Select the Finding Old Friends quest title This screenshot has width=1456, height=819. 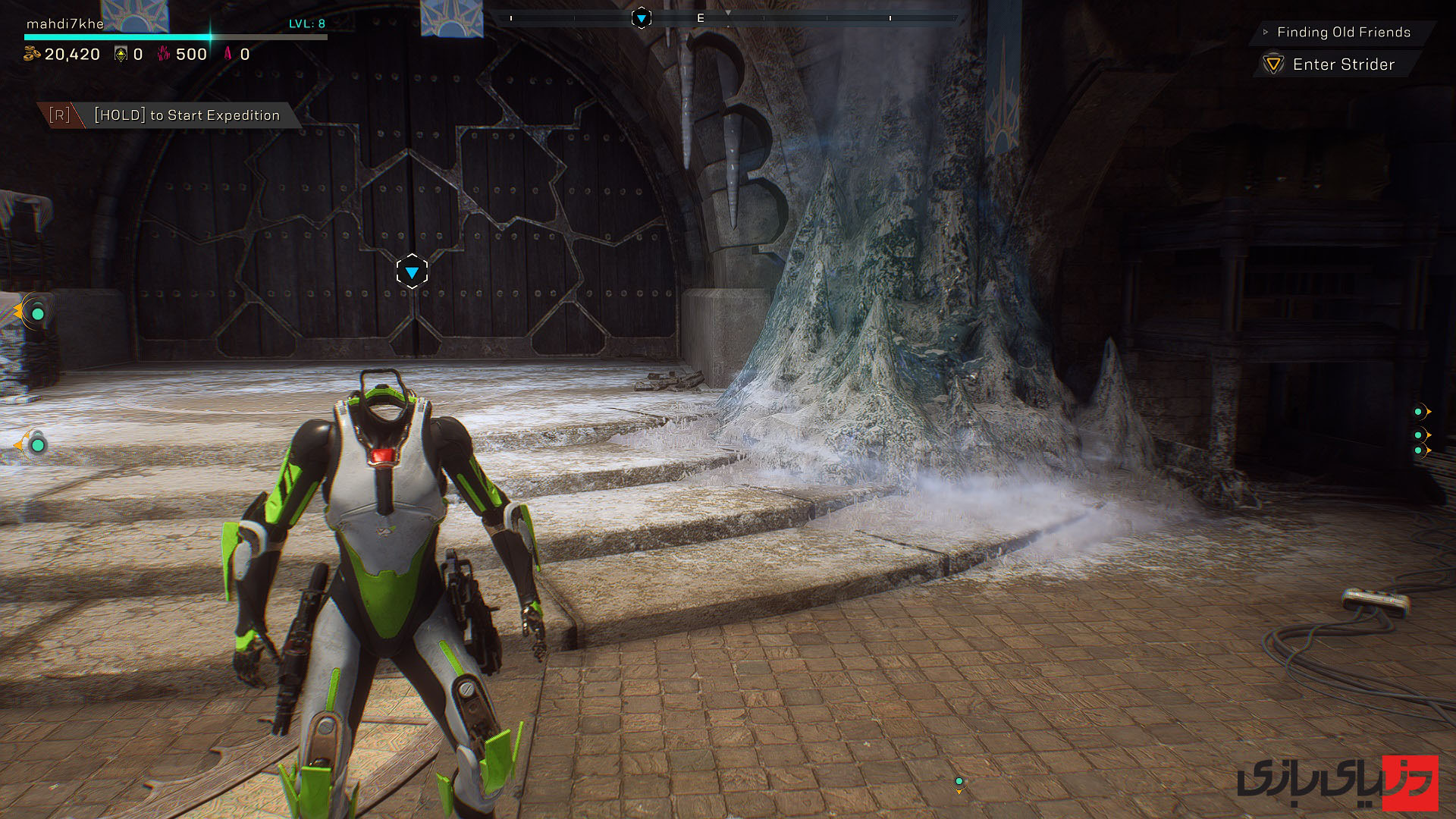(1343, 32)
